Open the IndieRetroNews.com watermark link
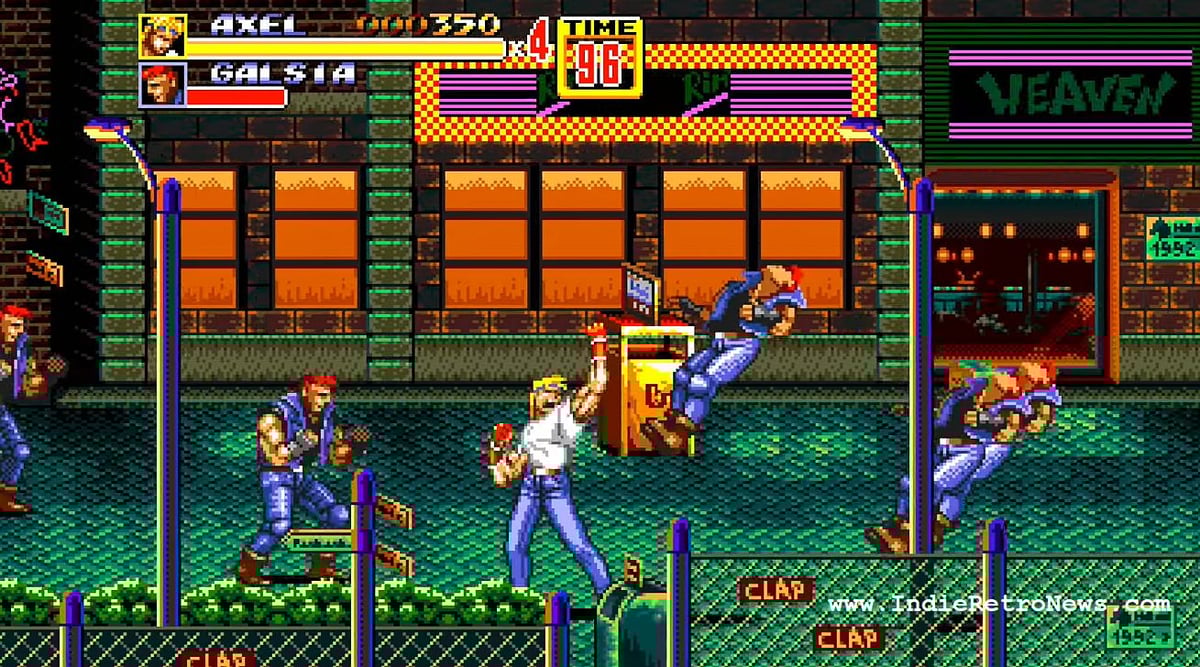Image resolution: width=1200 pixels, height=667 pixels. tap(999, 604)
